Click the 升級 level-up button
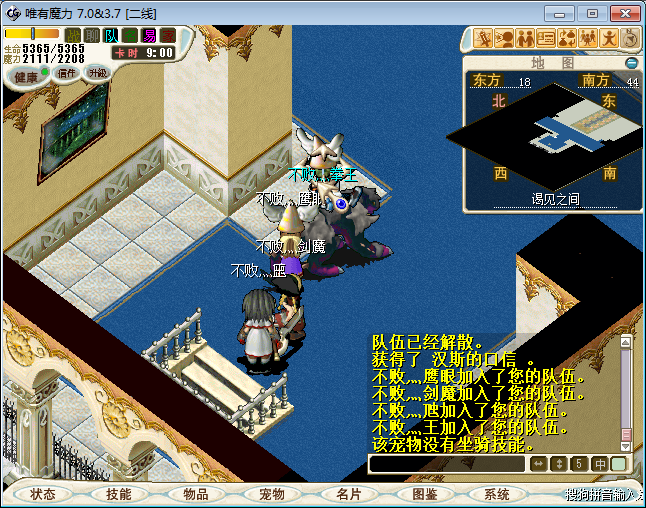This screenshot has width=646, height=508. coord(97,73)
